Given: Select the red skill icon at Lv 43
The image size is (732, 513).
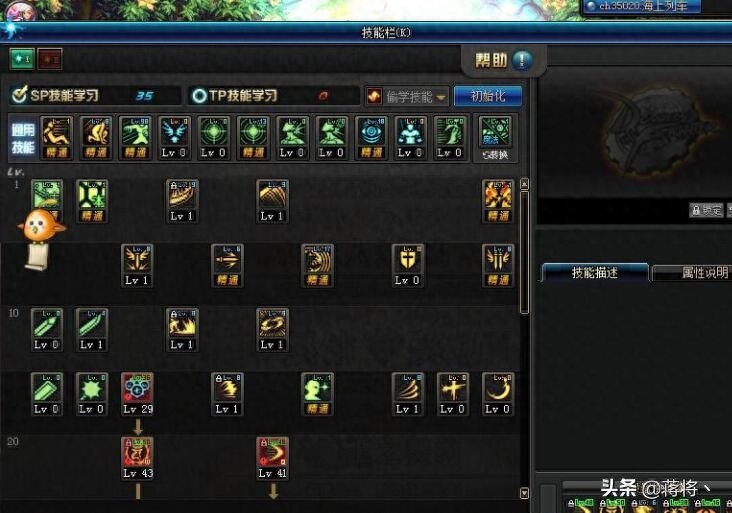Looking at the screenshot, I should (137, 455).
